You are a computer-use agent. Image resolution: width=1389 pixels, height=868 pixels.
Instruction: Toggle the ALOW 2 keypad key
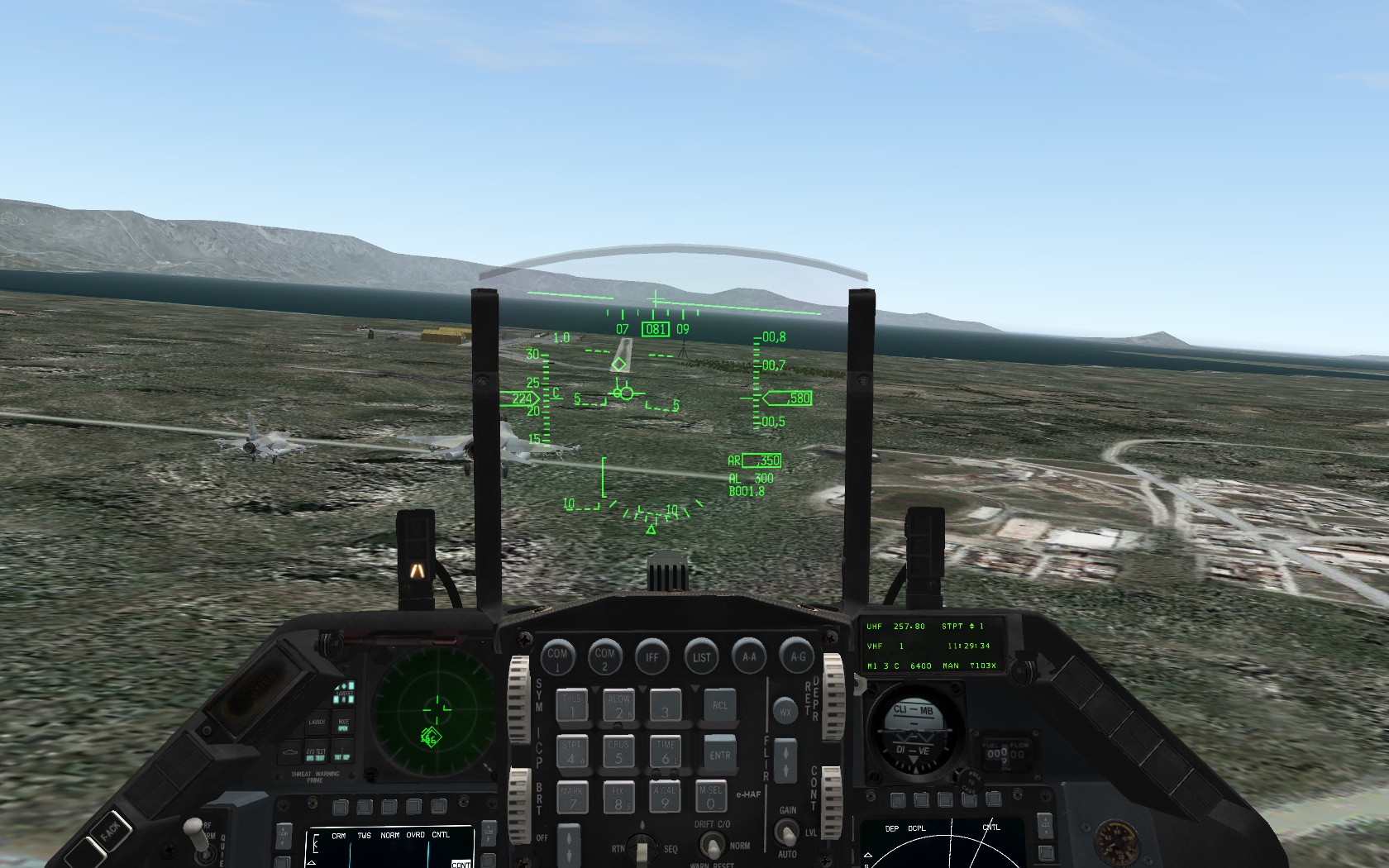[x=618, y=707]
